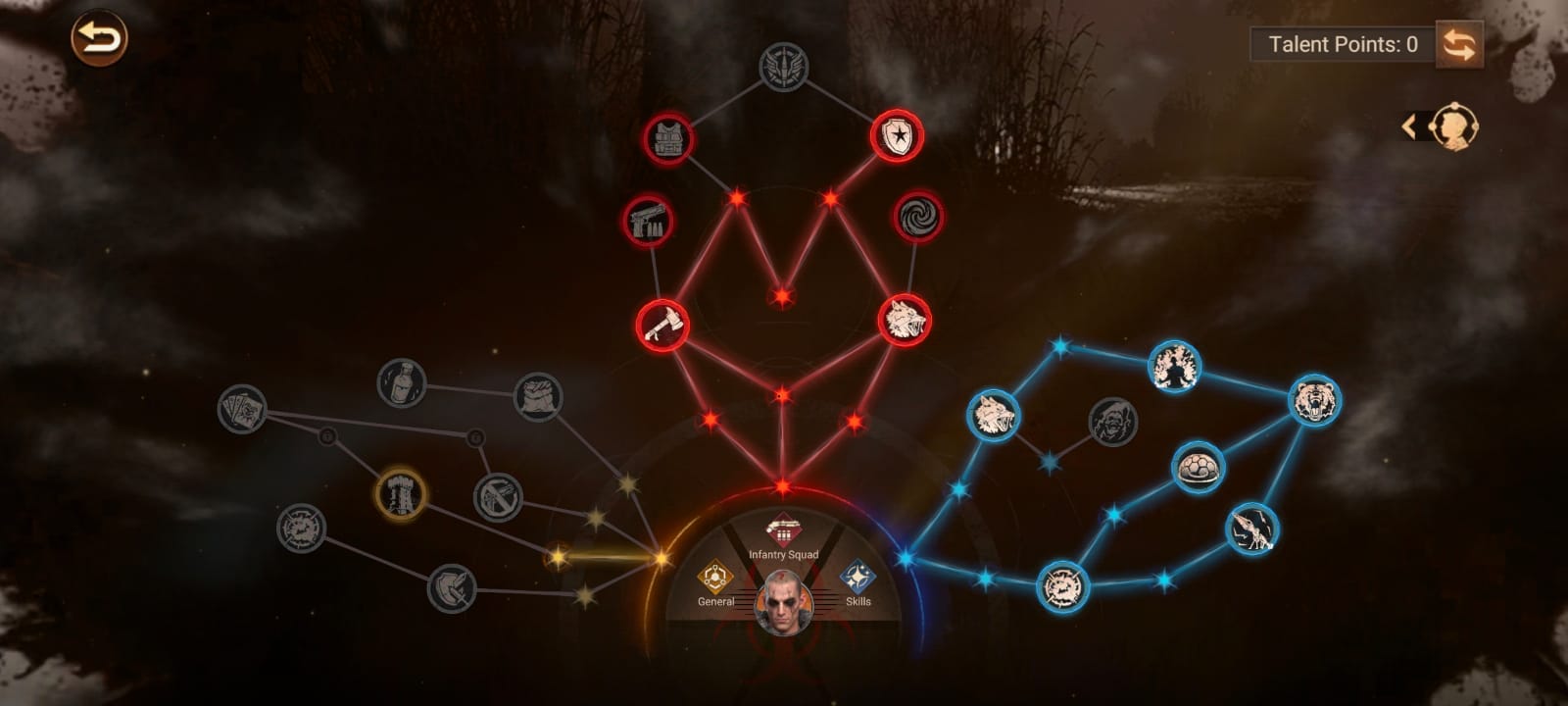Choose the playing cards talent node
The width and height of the screenshot is (1568, 706).
(242, 409)
